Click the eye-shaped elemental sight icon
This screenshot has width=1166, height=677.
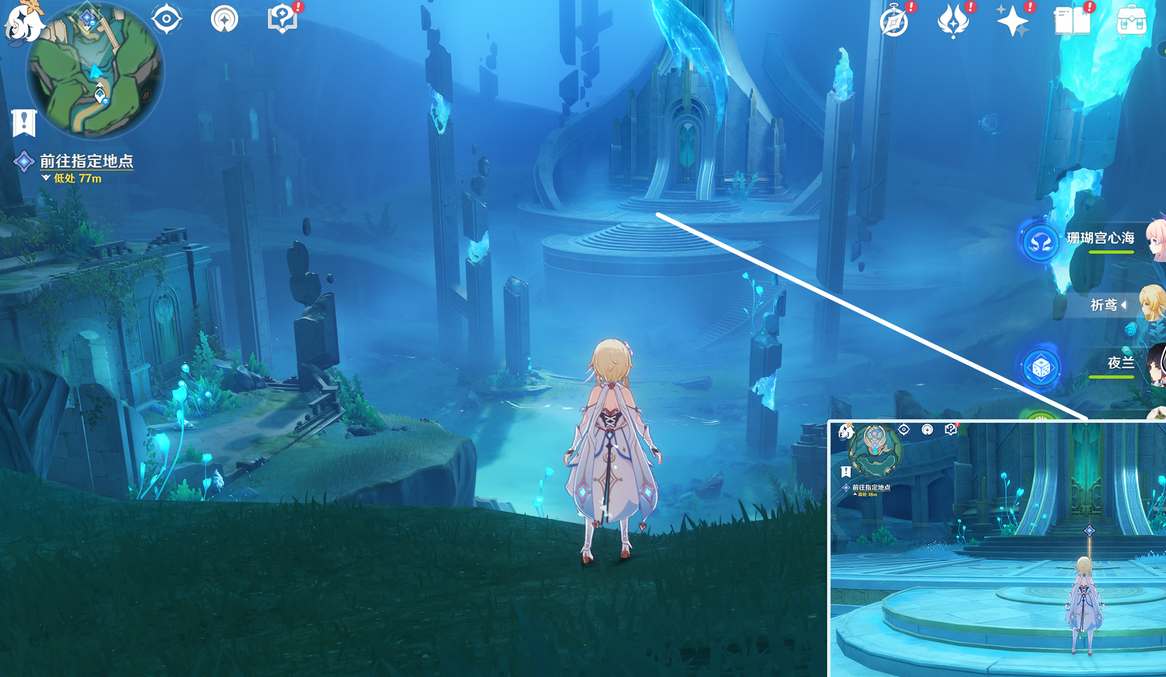point(165,19)
